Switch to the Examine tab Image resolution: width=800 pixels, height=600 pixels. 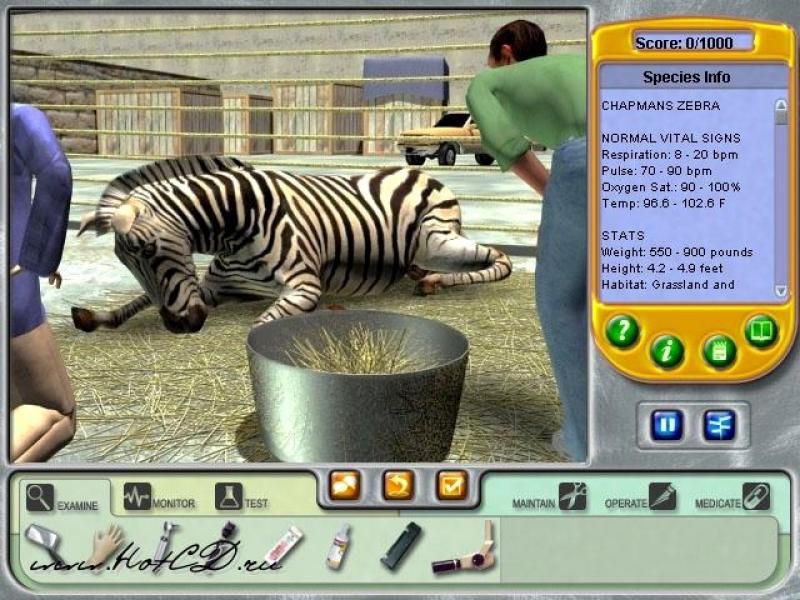(63, 498)
